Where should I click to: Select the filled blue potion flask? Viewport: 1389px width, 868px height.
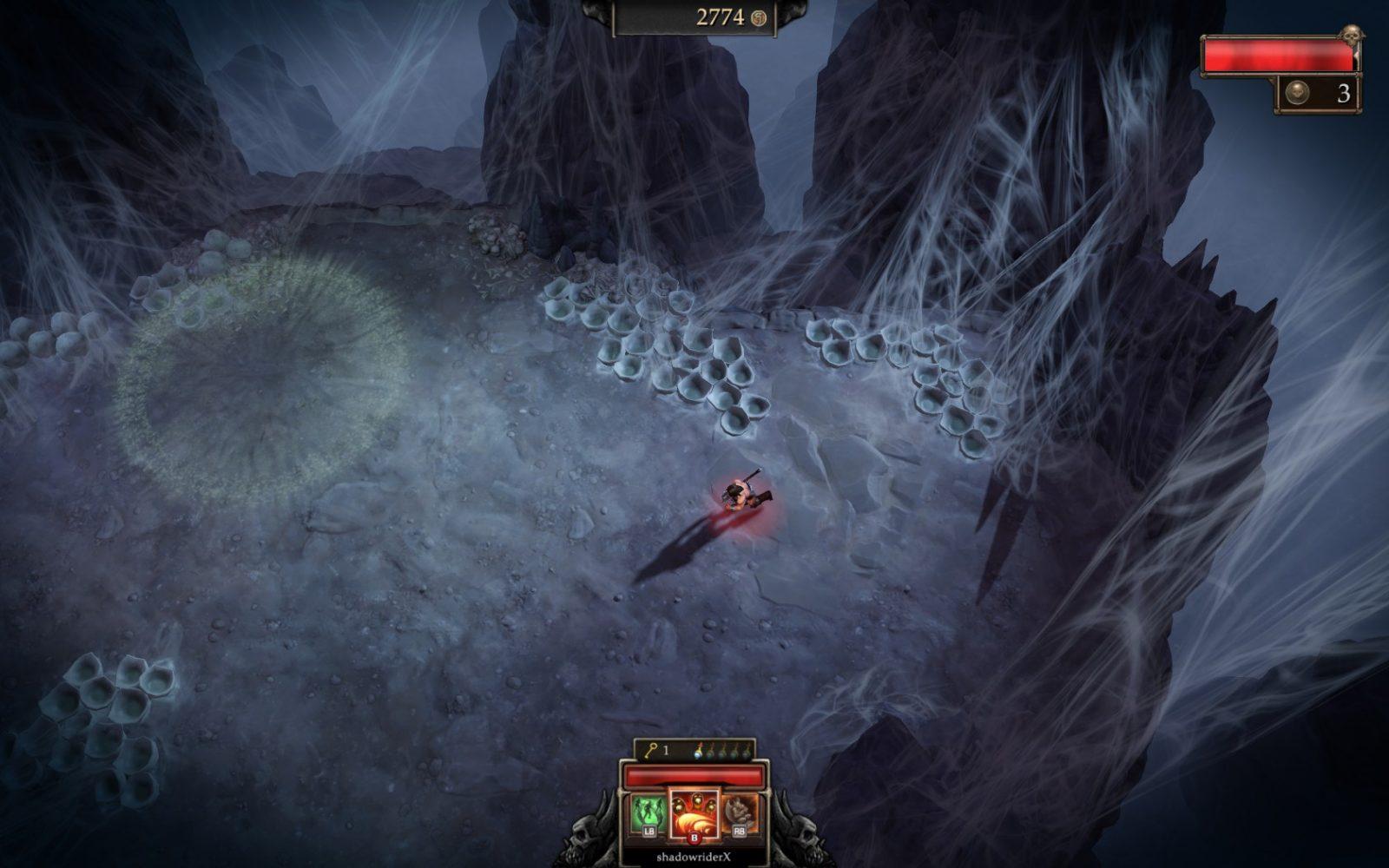point(699,752)
